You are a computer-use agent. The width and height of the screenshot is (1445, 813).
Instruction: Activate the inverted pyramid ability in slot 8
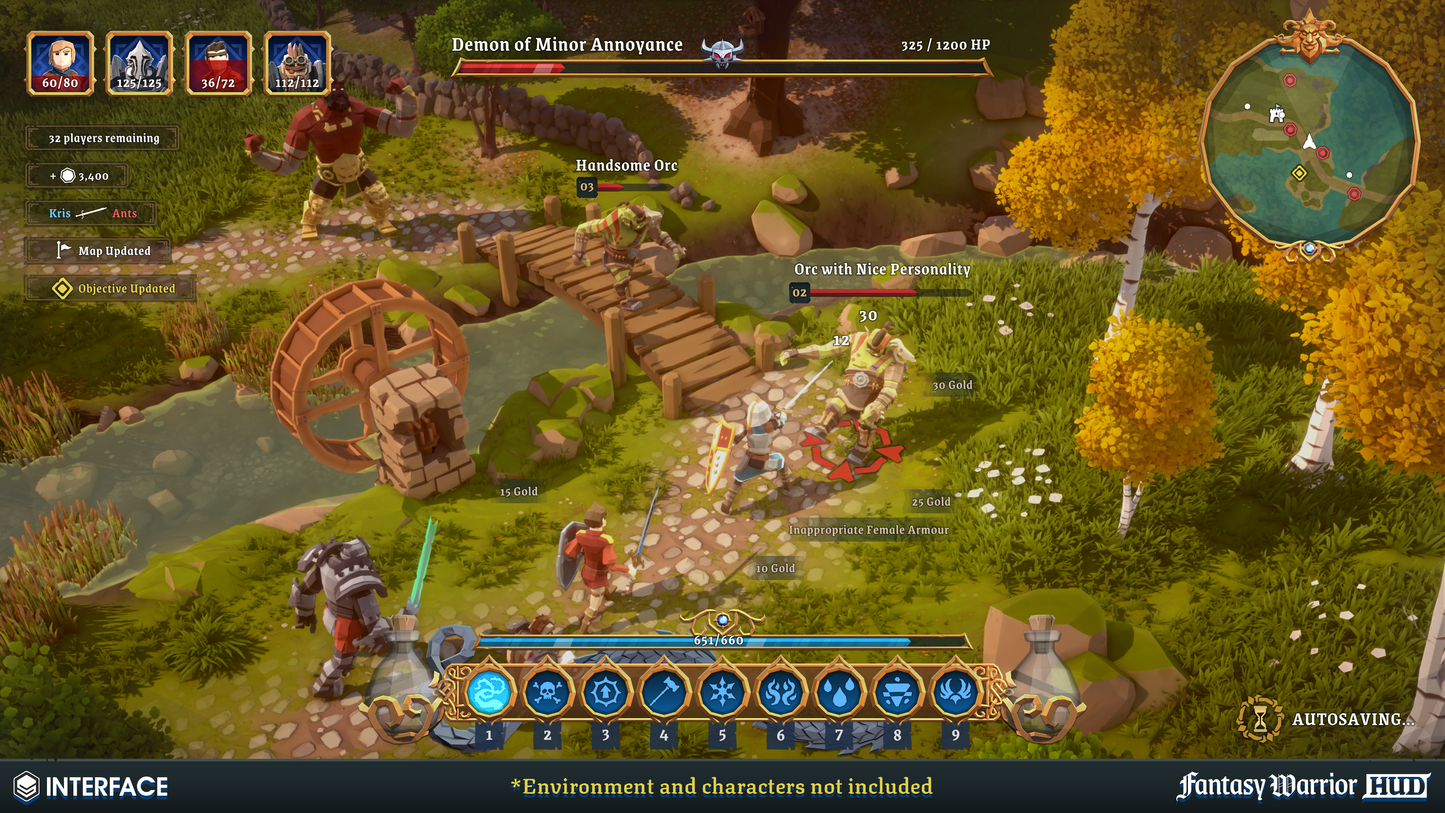coord(897,691)
